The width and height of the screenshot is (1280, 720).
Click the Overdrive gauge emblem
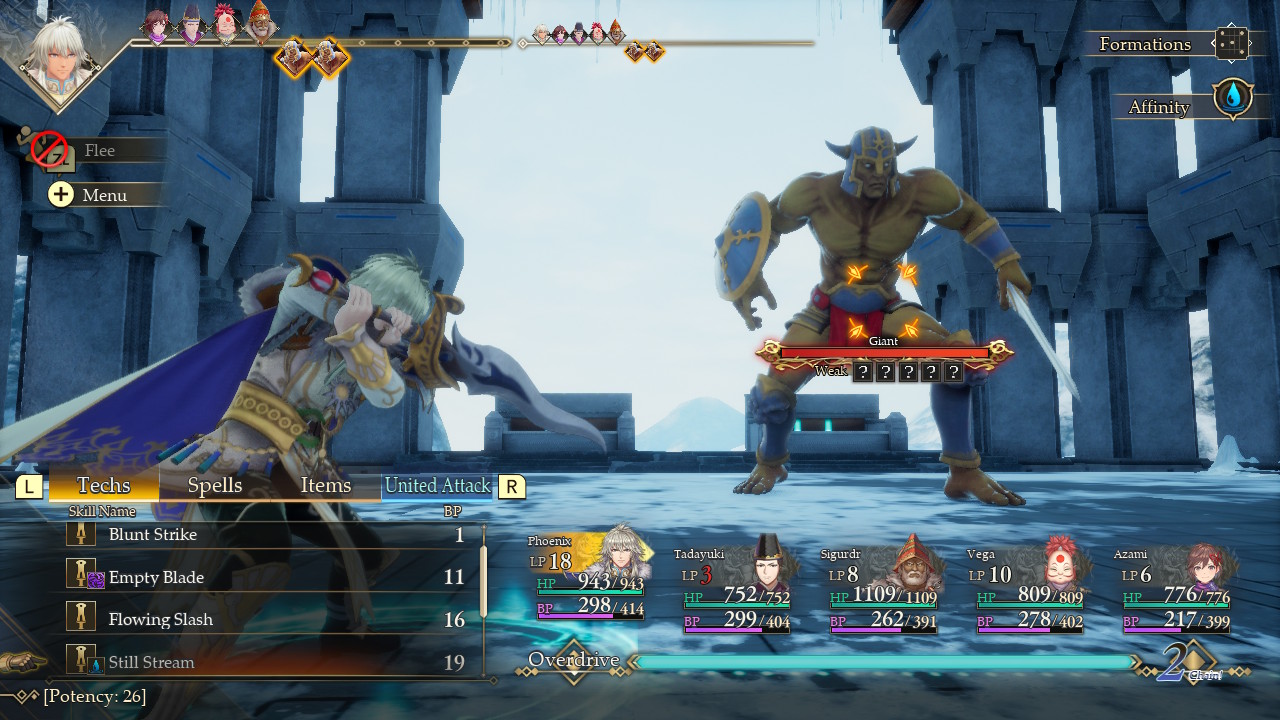point(574,661)
